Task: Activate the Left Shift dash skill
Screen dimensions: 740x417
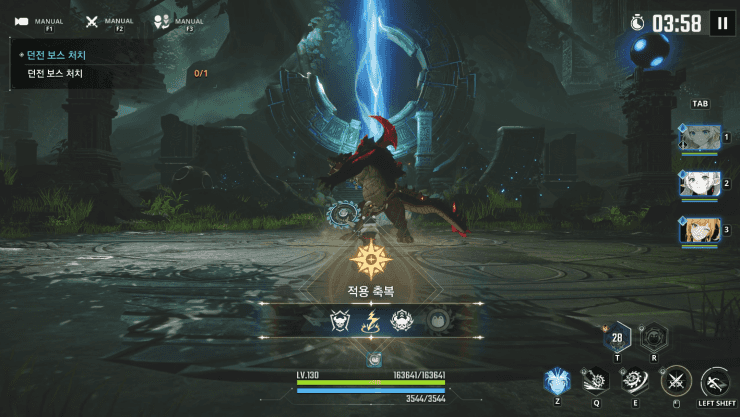Action: pos(716,381)
